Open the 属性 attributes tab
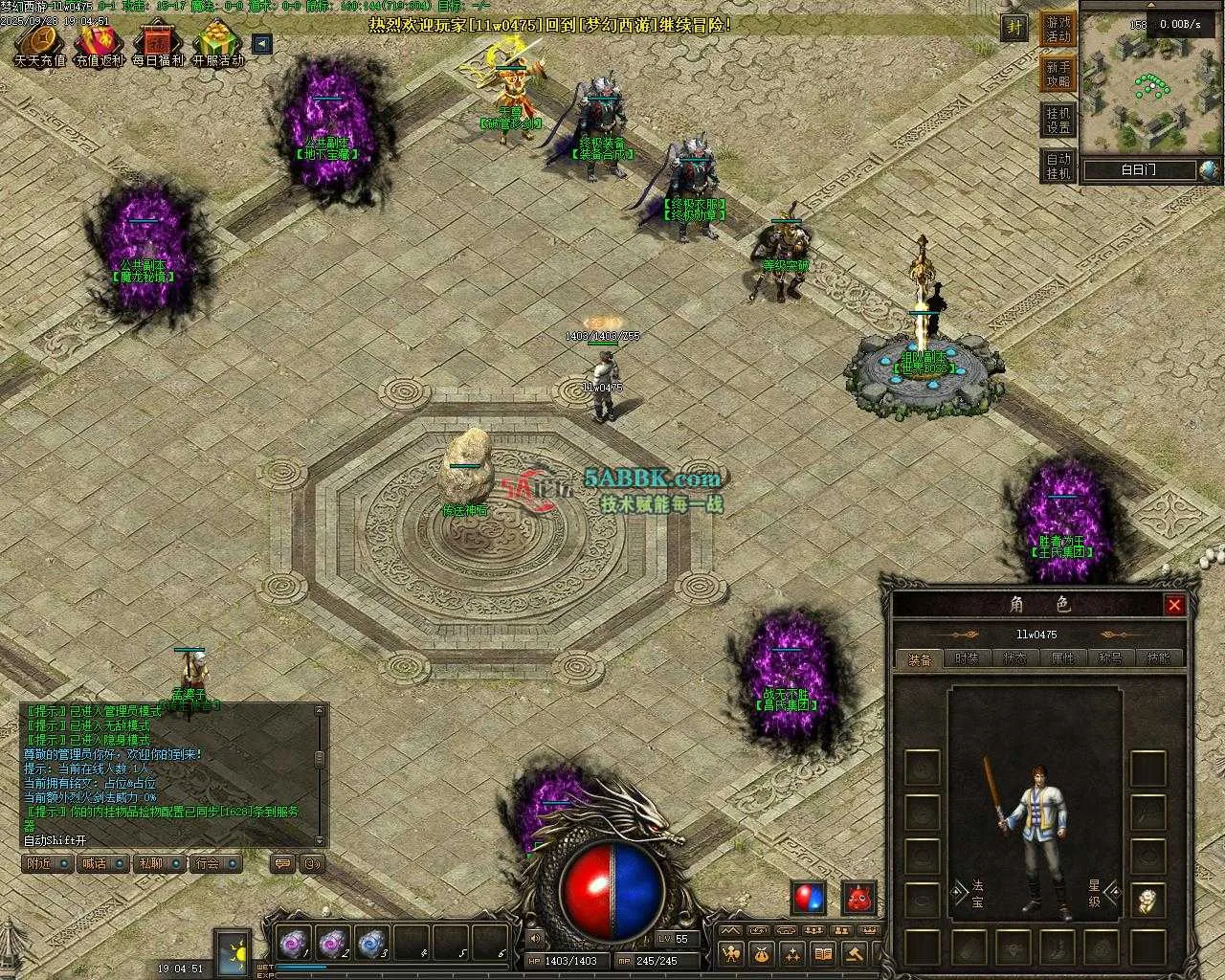This screenshot has height=980, width=1225. pos(1063,658)
